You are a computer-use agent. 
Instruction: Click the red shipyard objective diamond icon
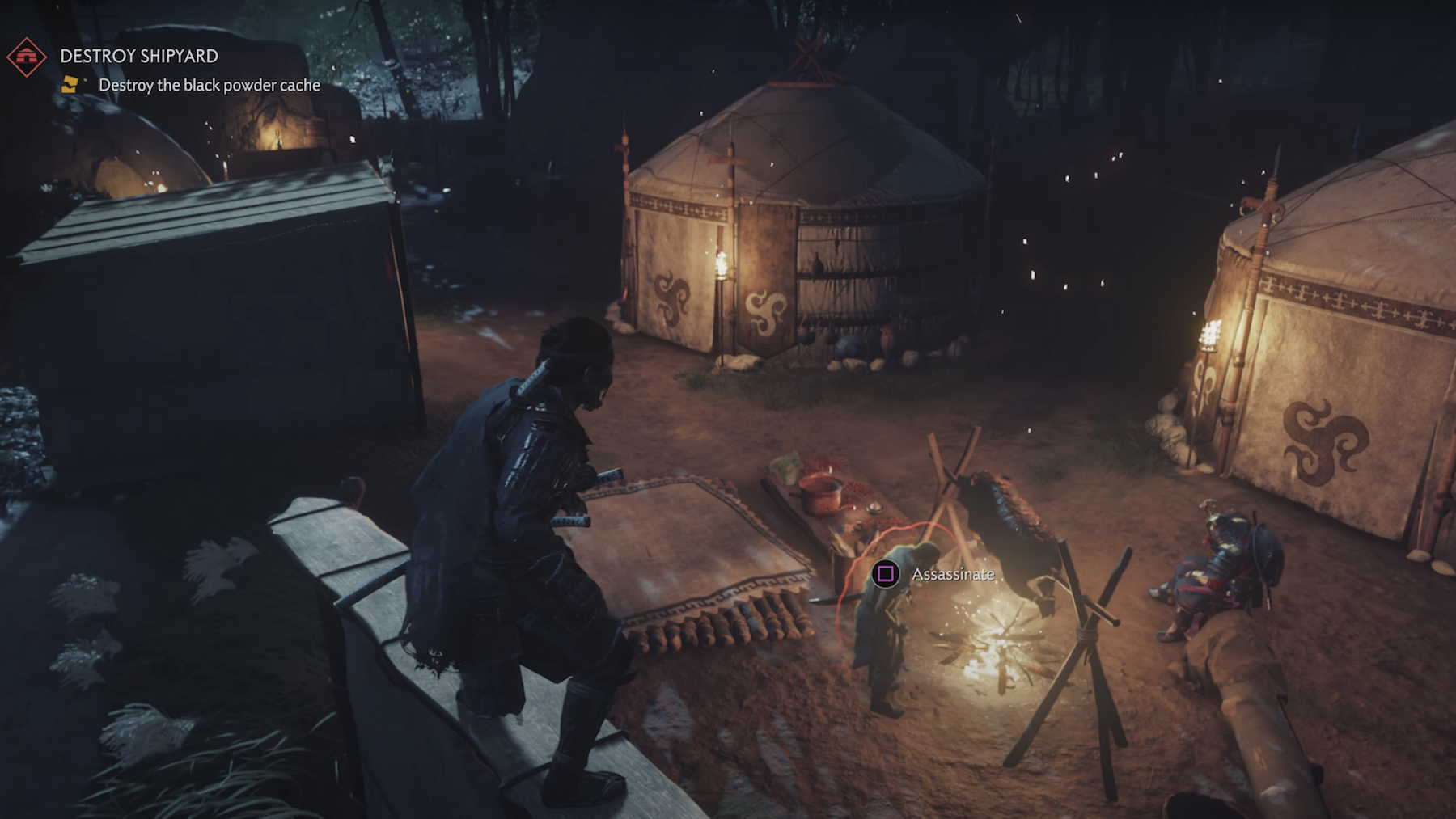26,57
